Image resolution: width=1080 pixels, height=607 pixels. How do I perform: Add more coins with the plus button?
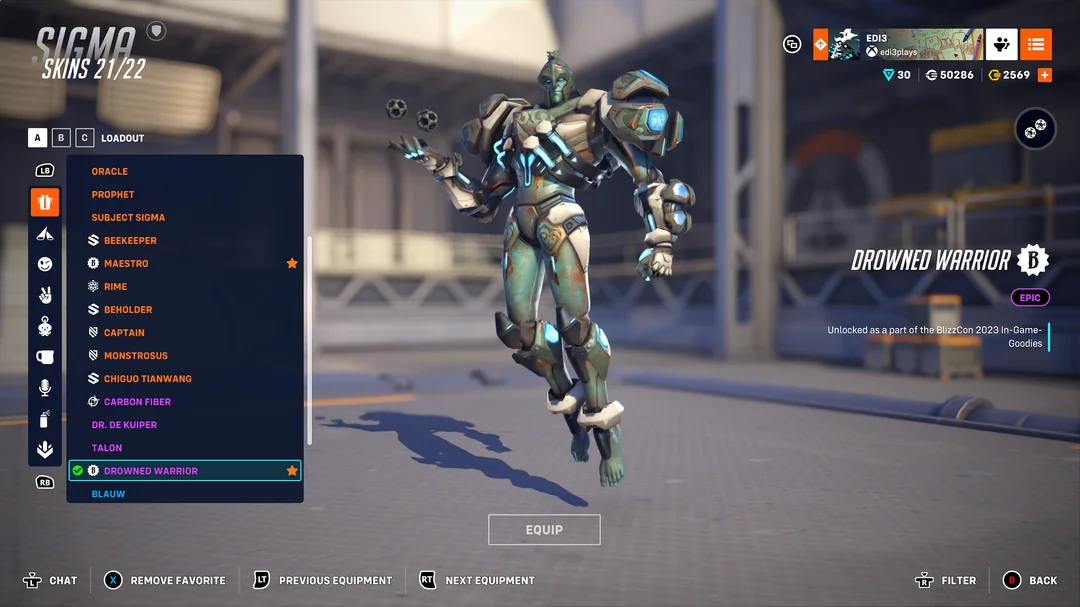(x=1045, y=75)
